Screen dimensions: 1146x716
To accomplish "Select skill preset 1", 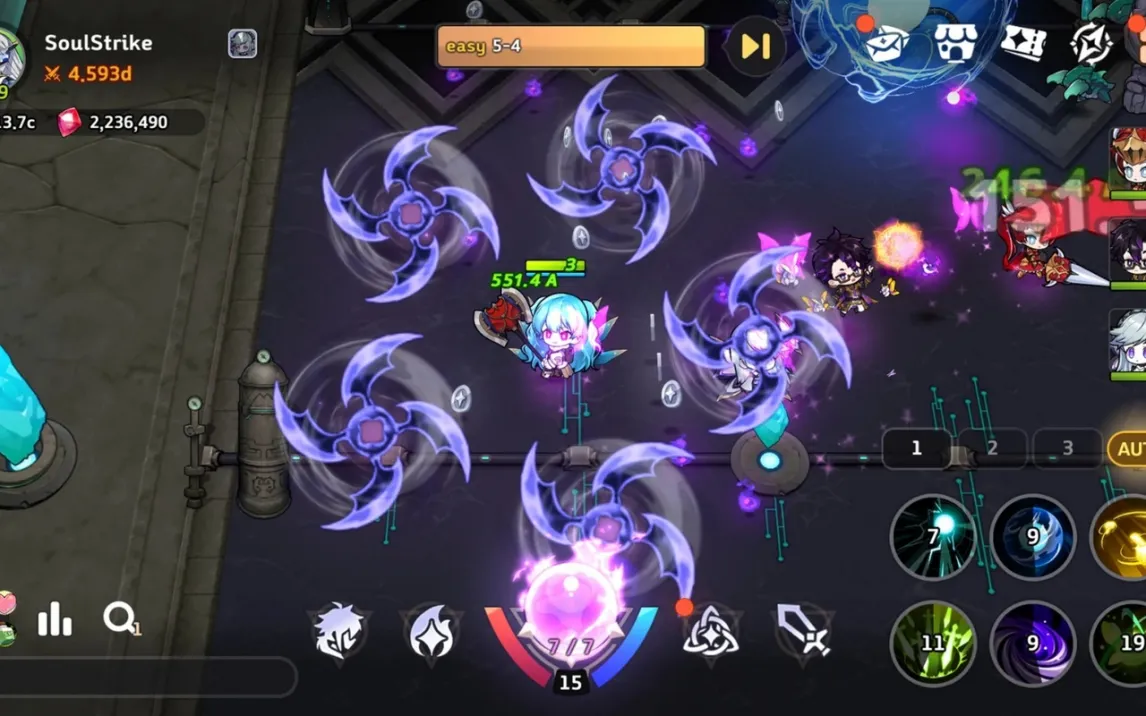I will (916, 449).
